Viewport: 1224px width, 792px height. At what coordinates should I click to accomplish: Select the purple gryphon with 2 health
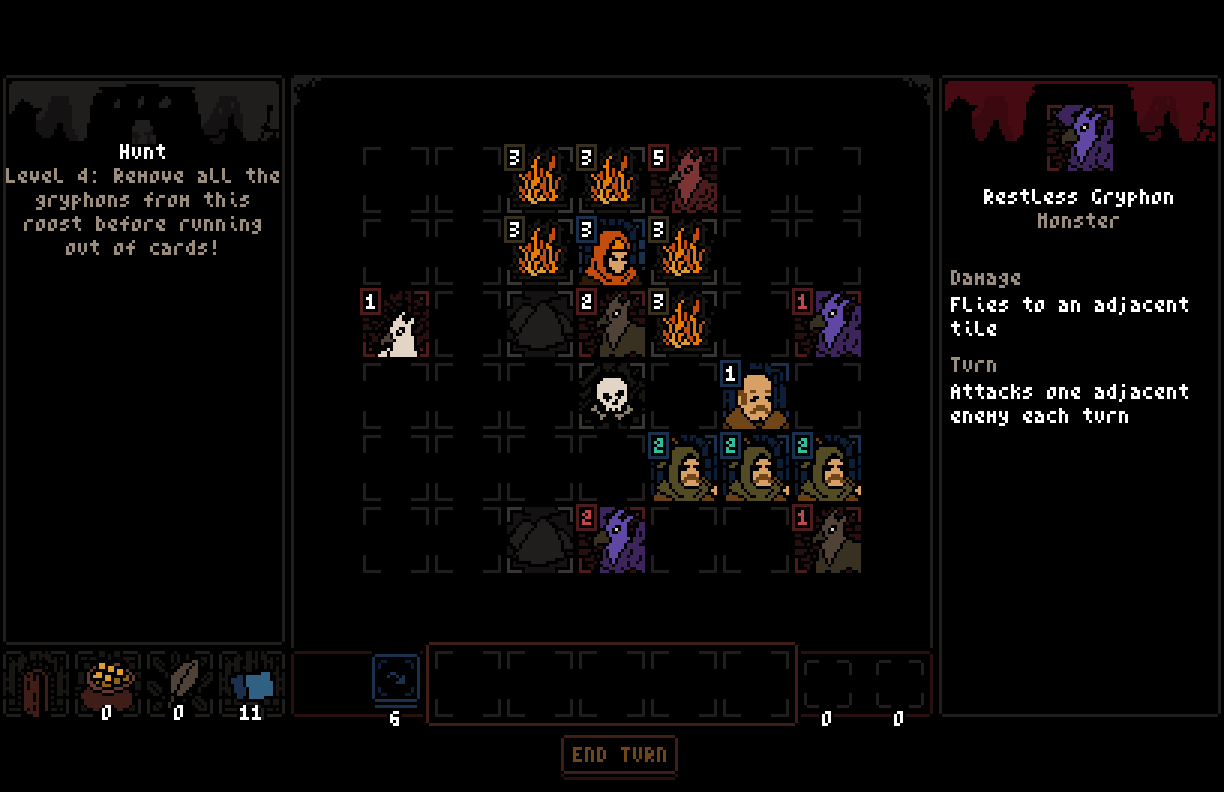(613, 541)
